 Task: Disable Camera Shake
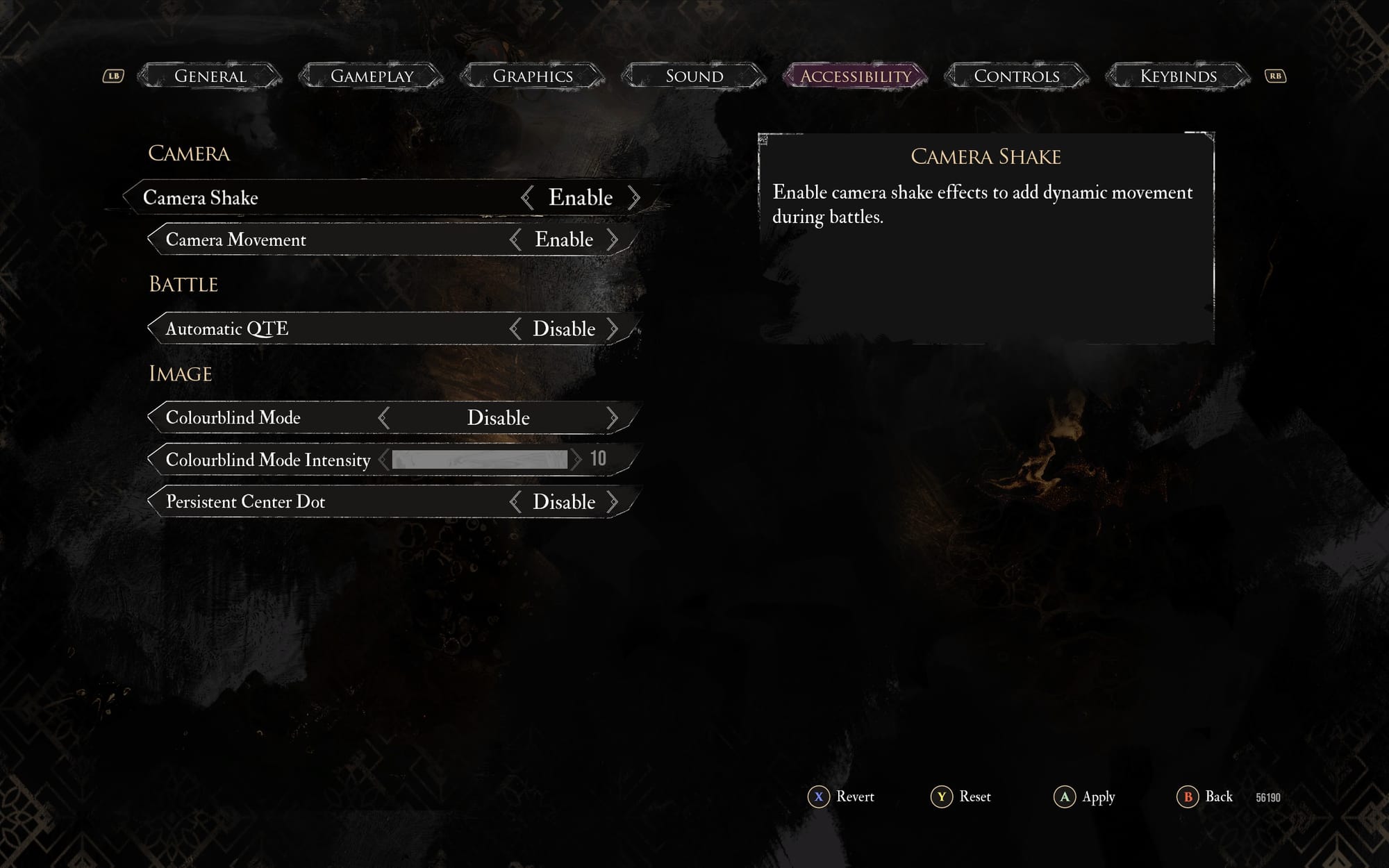pyautogui.click(x=634, y=197)
